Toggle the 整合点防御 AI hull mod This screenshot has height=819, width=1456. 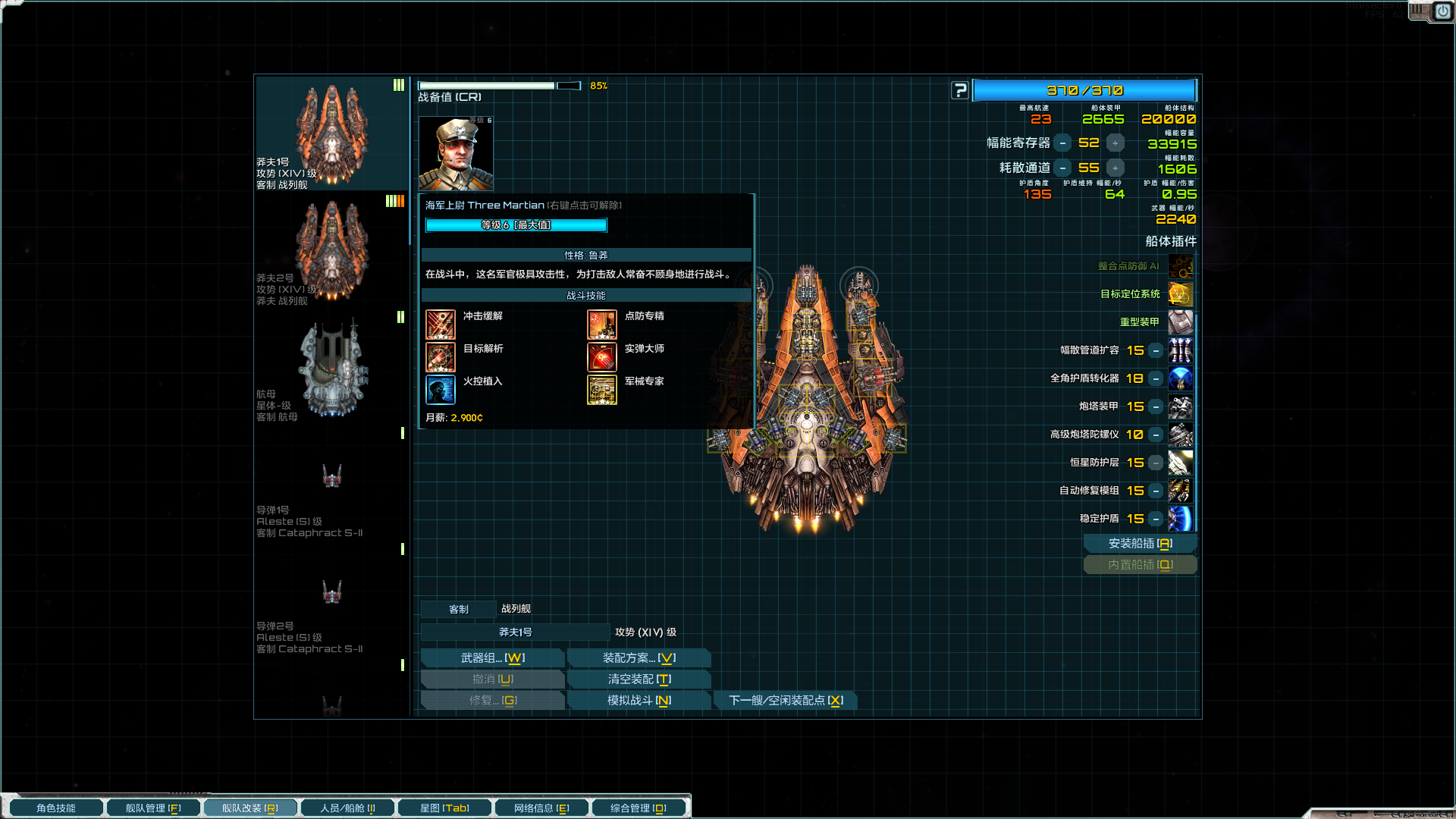click(x=1180, y=266)
